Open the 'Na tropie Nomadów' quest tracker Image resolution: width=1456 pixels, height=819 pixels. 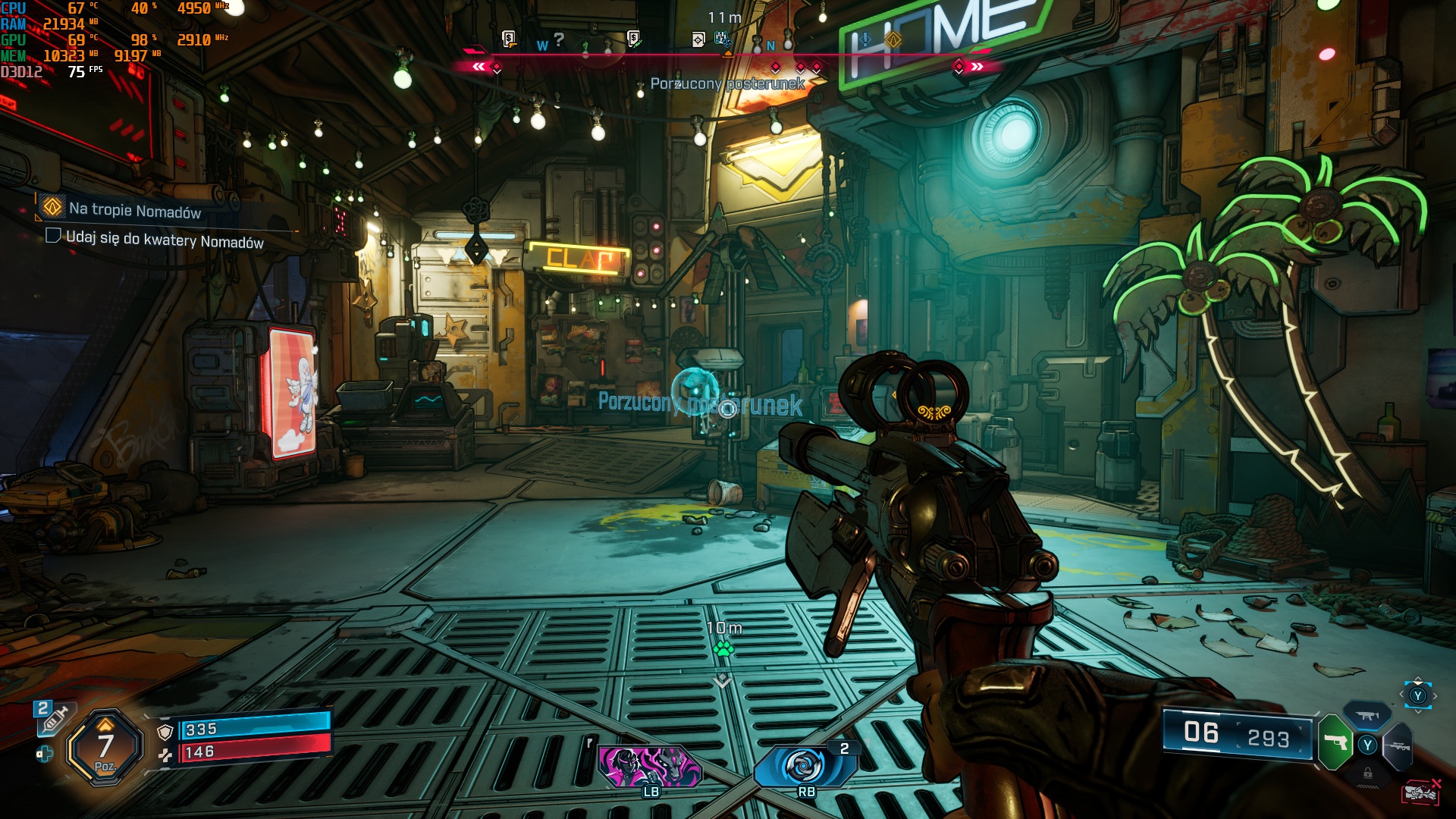coord(134,210)
